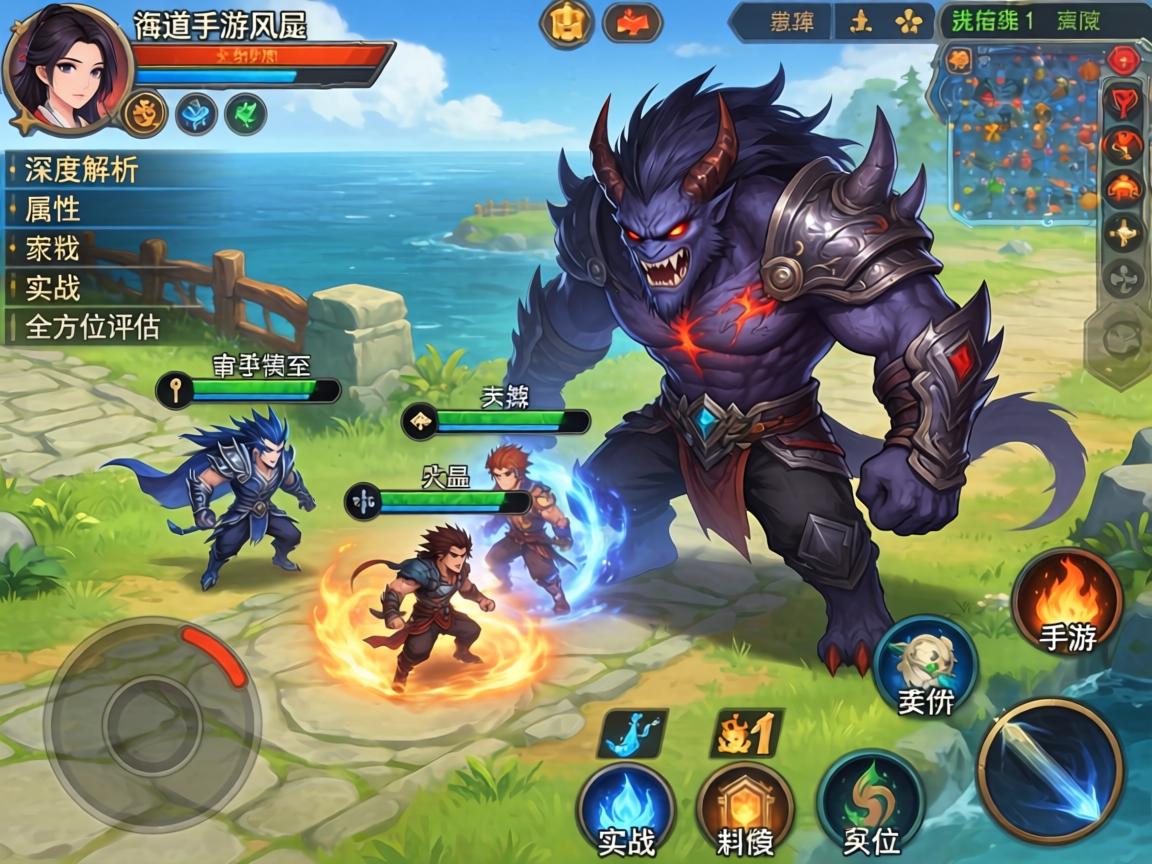Select the grey fan icon in the sidebar
This screenshot has width=1152, height=864.
point(1123,279)
